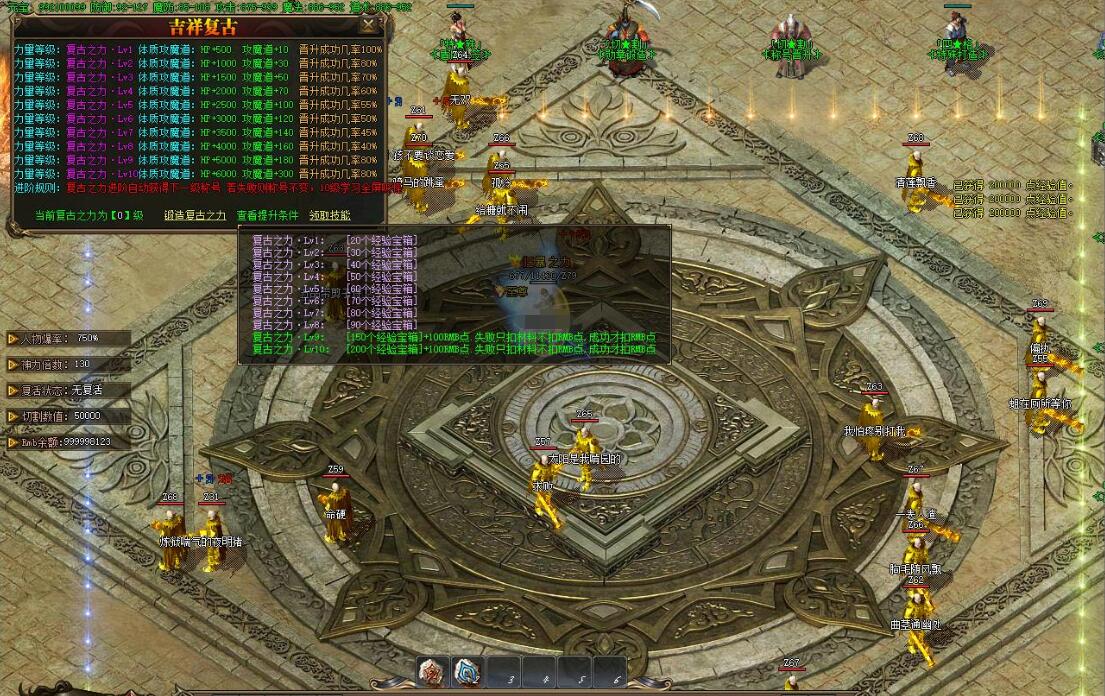Open the 查看提升条件 link
This screenshot has height=696, width=1105.
[267, 215]
